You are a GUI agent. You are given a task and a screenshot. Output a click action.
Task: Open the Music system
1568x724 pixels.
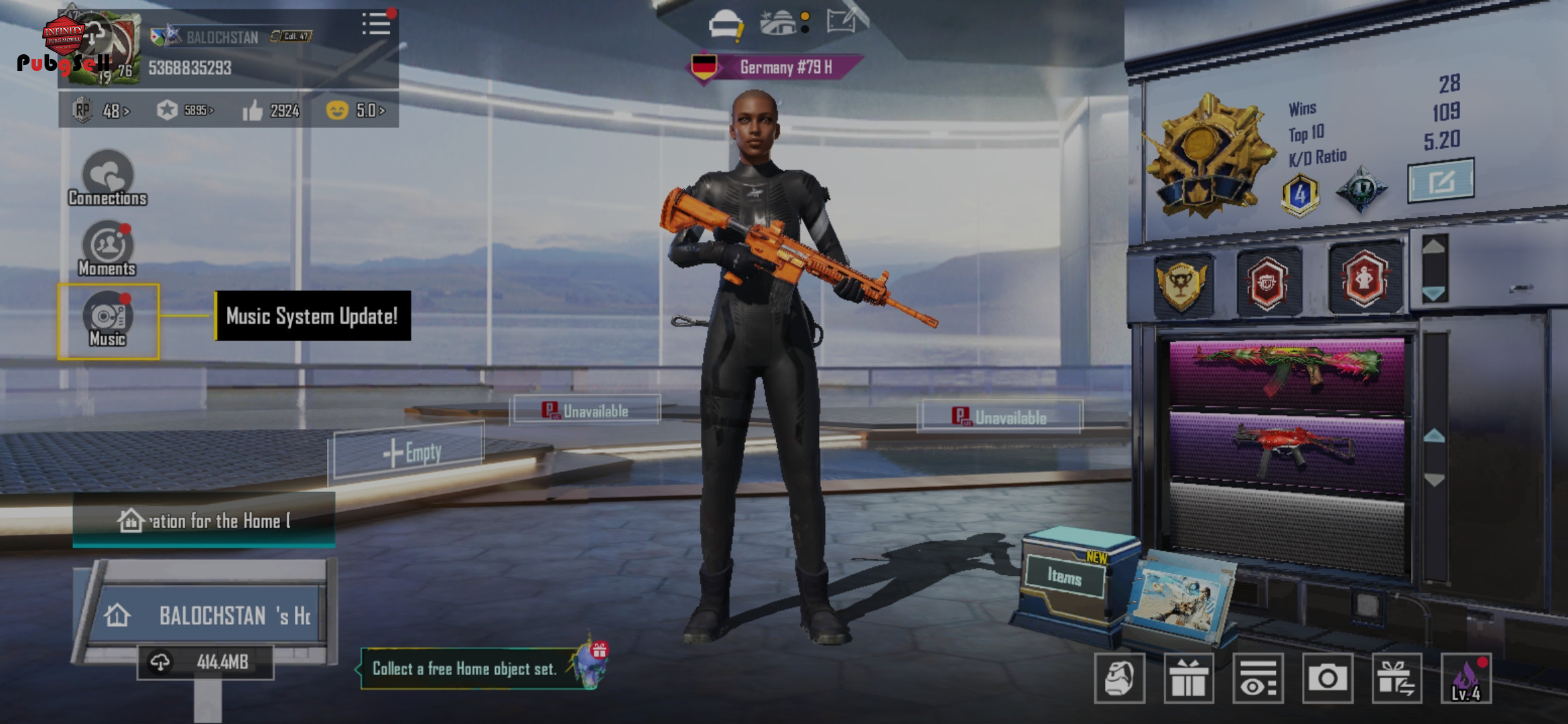(x=108, y=321)
